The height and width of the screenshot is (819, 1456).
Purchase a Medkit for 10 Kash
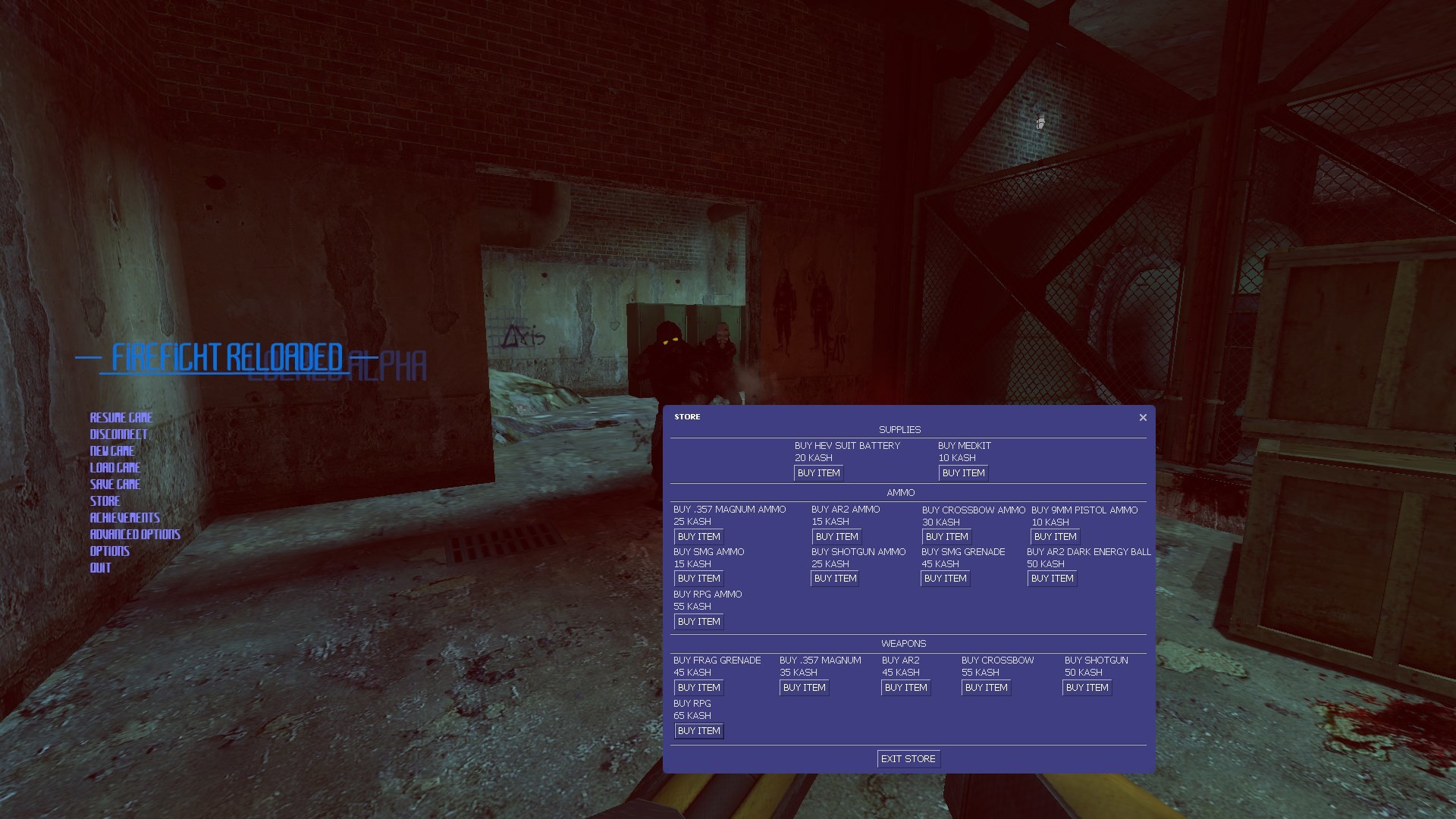coord(962,472)
